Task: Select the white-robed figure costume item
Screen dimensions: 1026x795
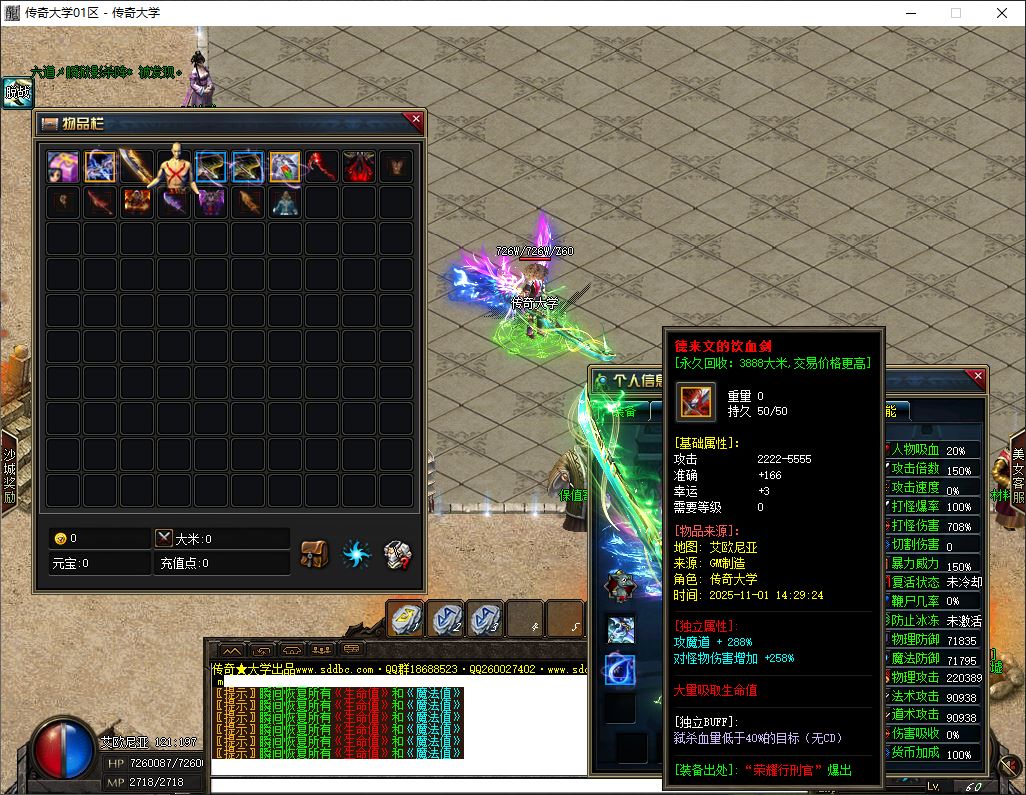Action: click(x=285, y=203)
